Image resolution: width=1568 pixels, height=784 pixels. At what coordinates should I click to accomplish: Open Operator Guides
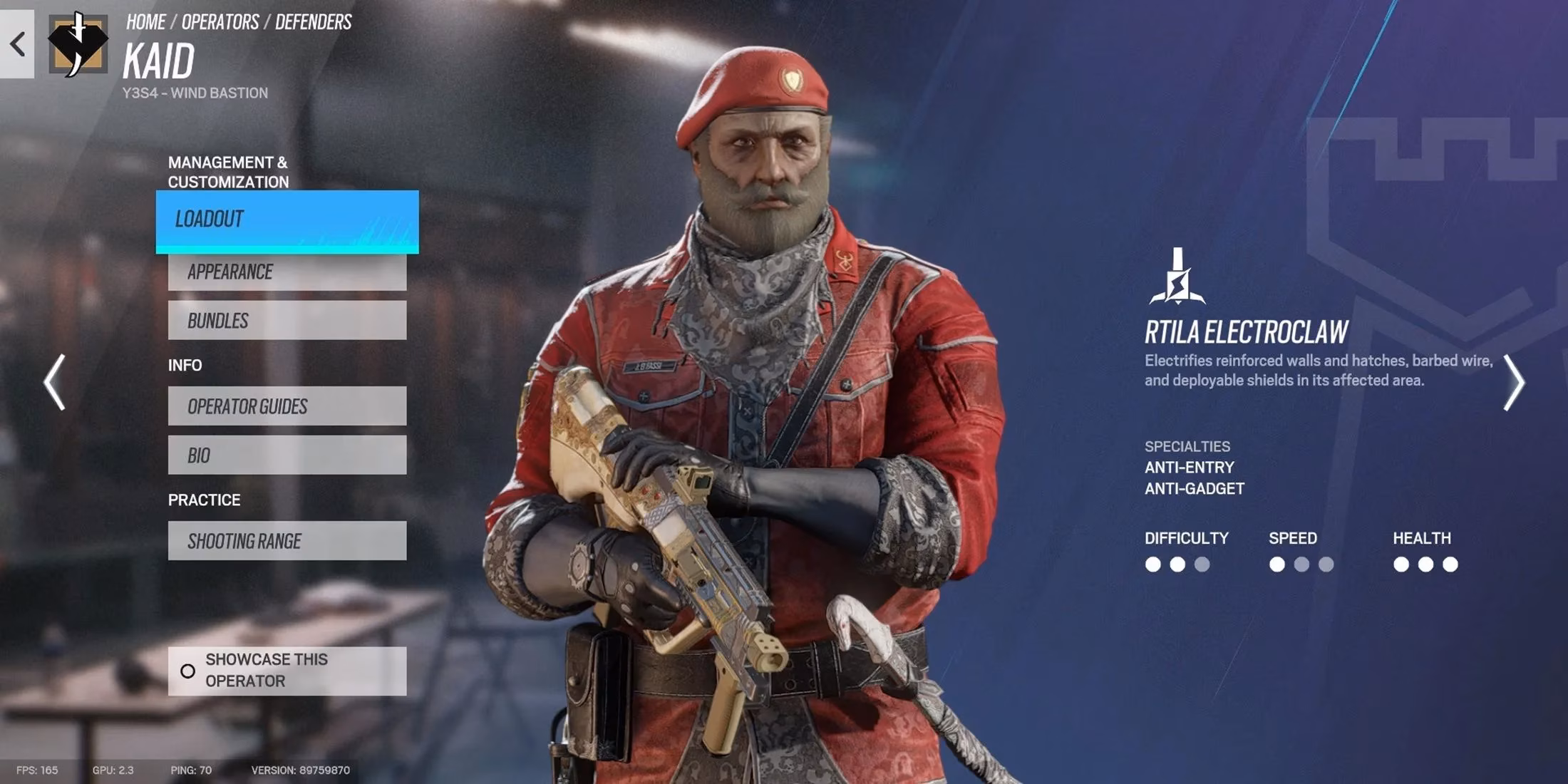click(x=287, y=406)
